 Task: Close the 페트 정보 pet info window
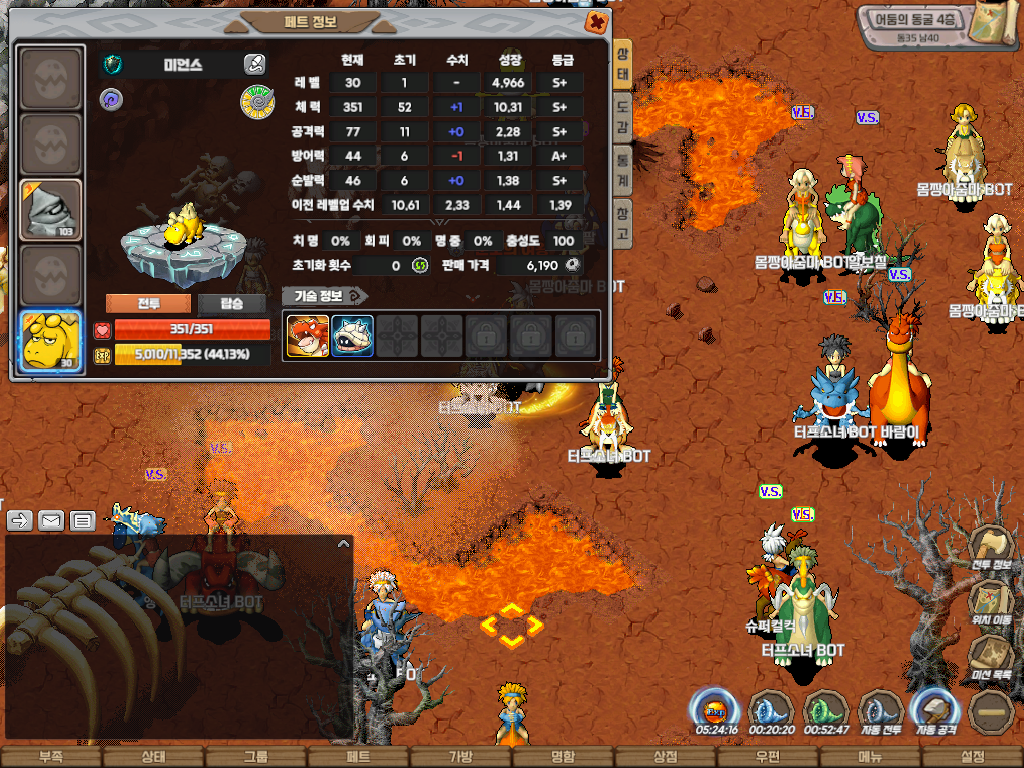click(x=596, y=22)
